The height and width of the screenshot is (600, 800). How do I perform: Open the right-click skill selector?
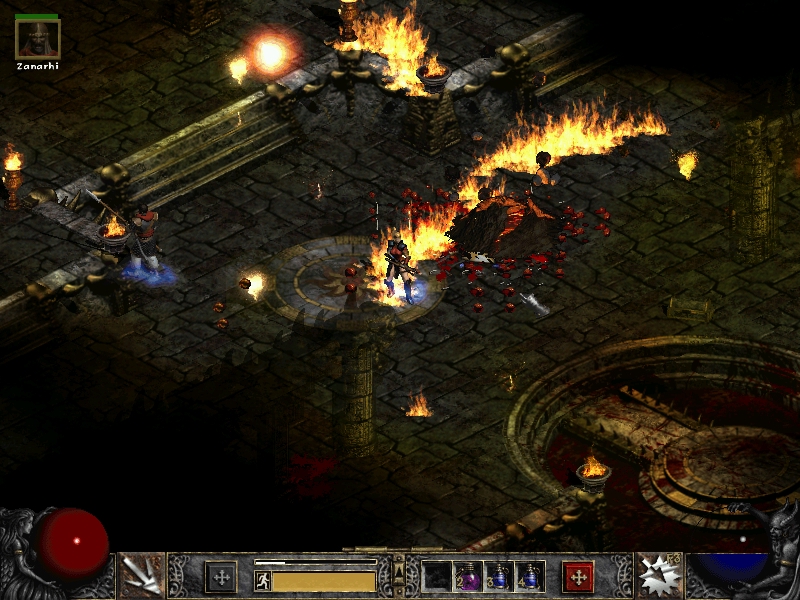(x=659, y=576)
